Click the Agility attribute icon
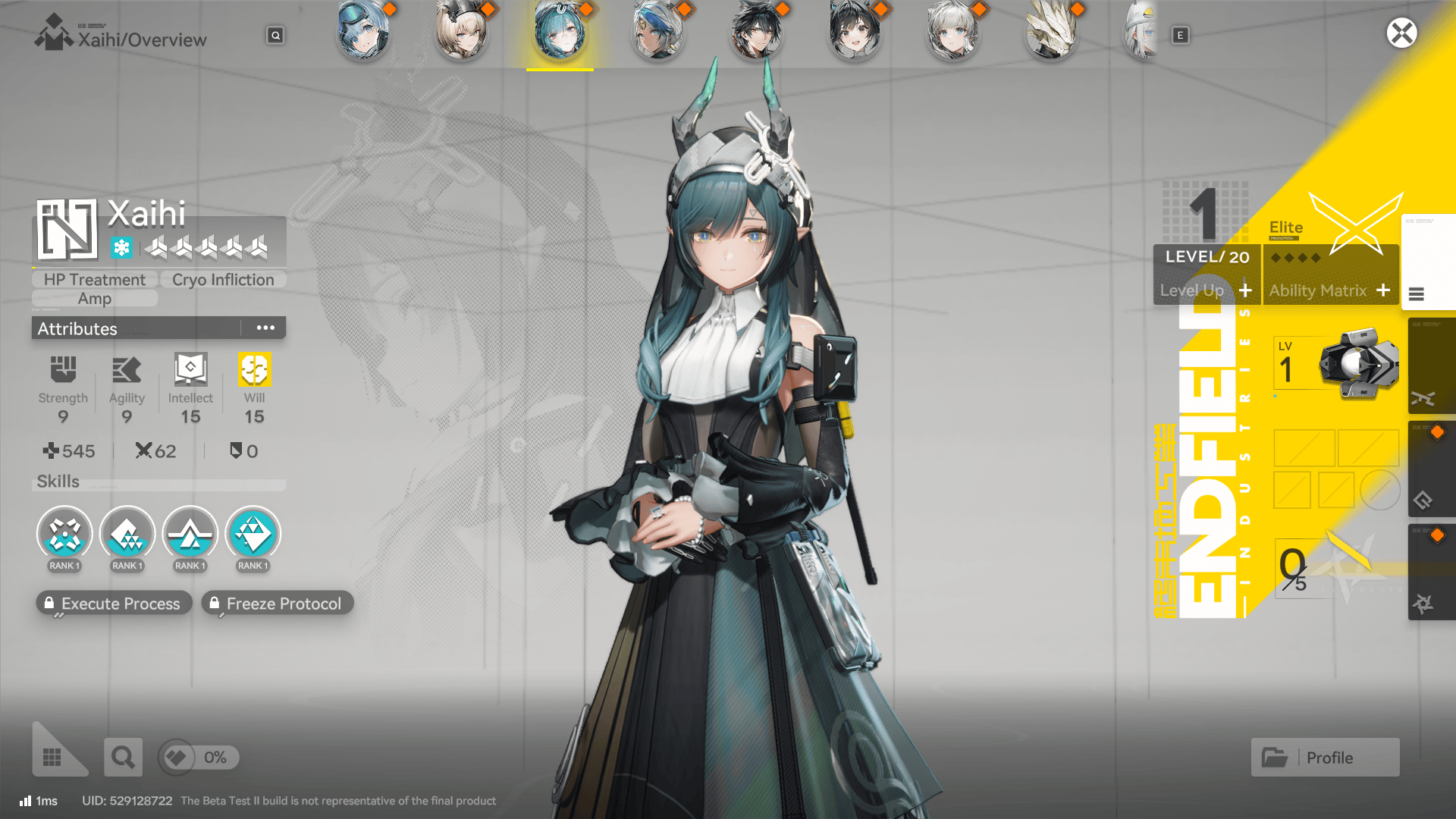 [127, 369]
